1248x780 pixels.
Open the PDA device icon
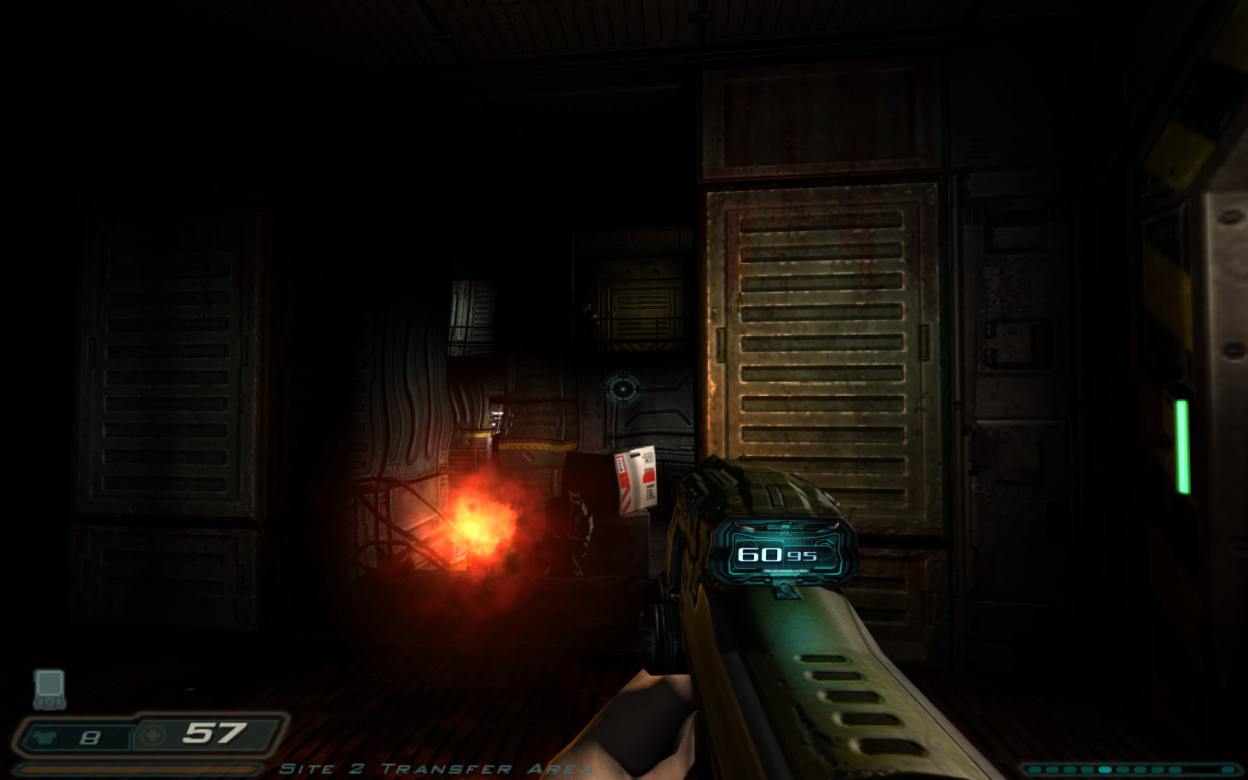click(x=49, y=688)
